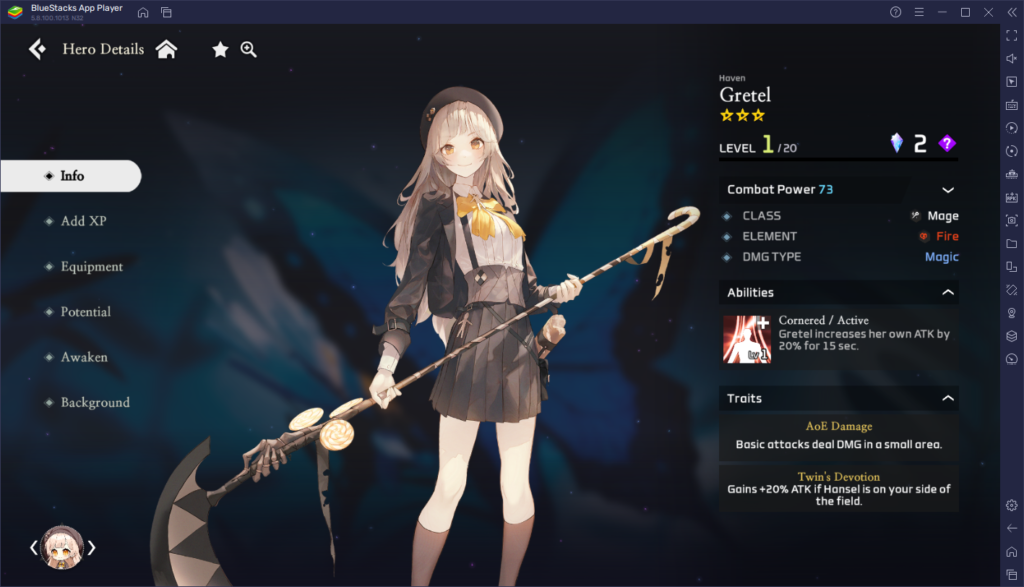Close the BlueStacks window
The image size is (1024, 587).
pos(987,12)
